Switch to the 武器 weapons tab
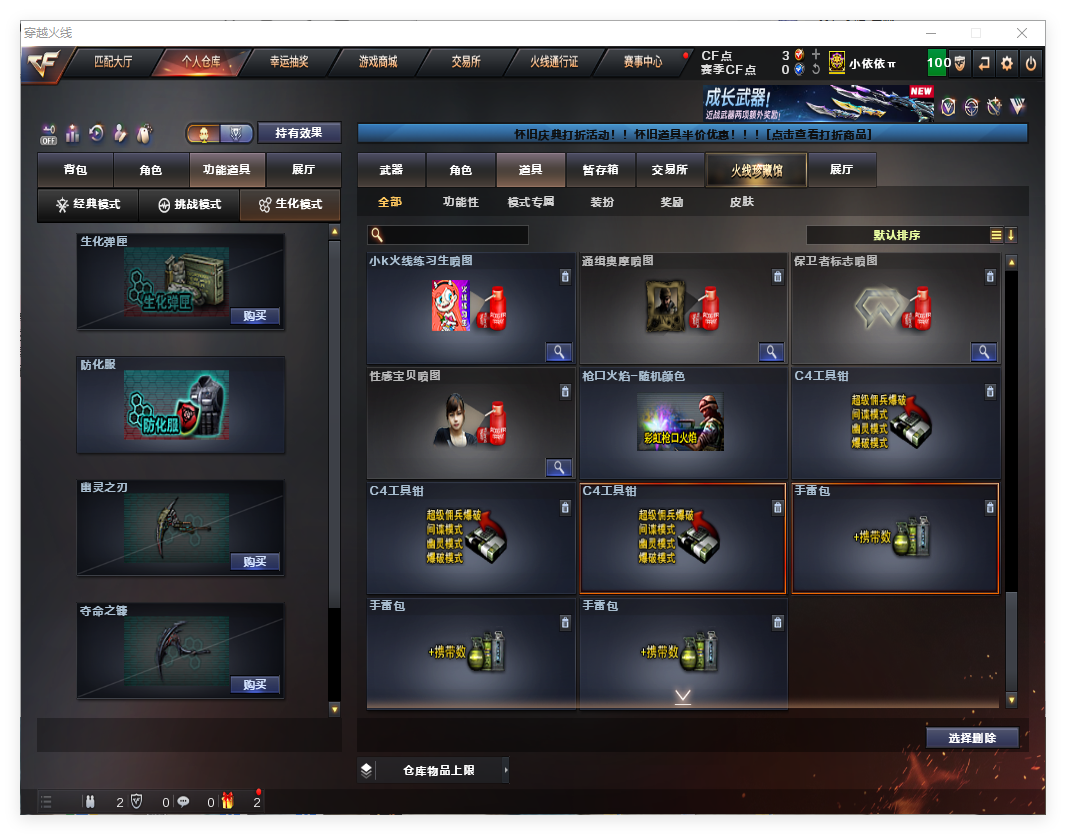This screenshot has width=1066, height=835. click(x=391, y=170)
